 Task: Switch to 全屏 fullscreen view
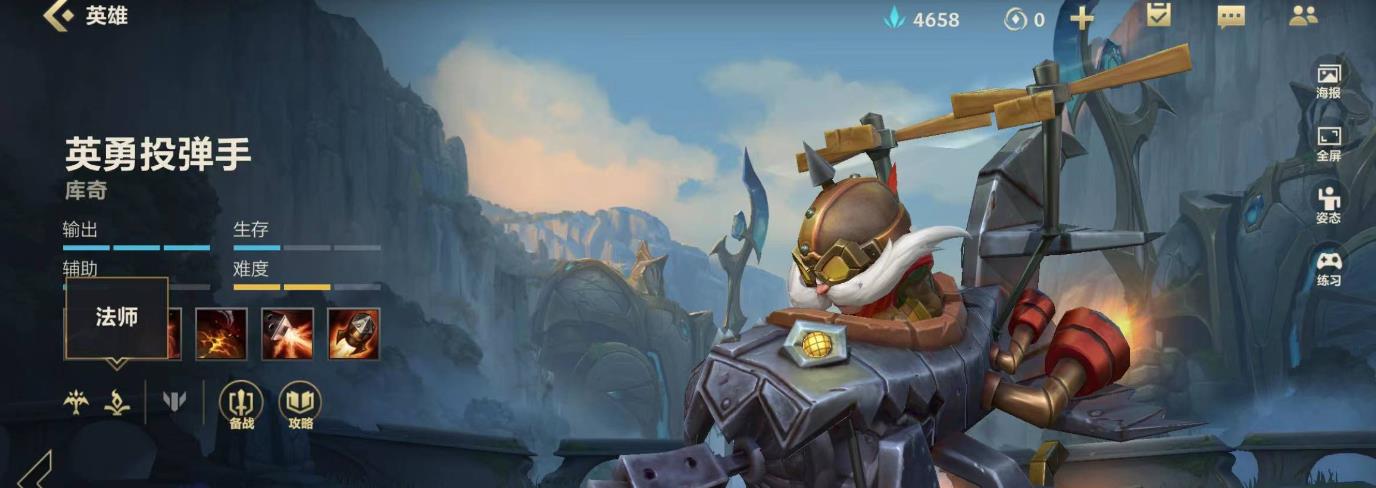pyautogui.click(x=1328, y=143)
